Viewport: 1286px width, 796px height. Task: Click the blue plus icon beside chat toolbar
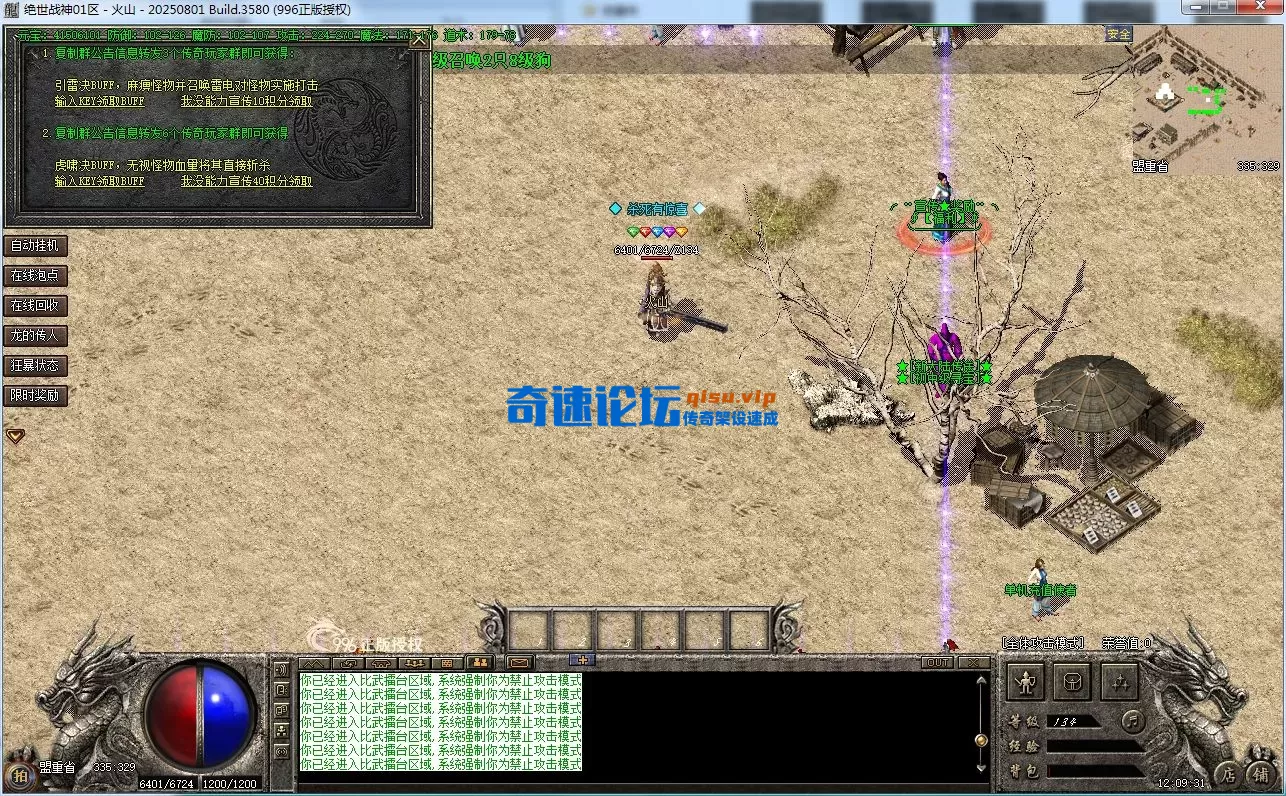[581, 661]
